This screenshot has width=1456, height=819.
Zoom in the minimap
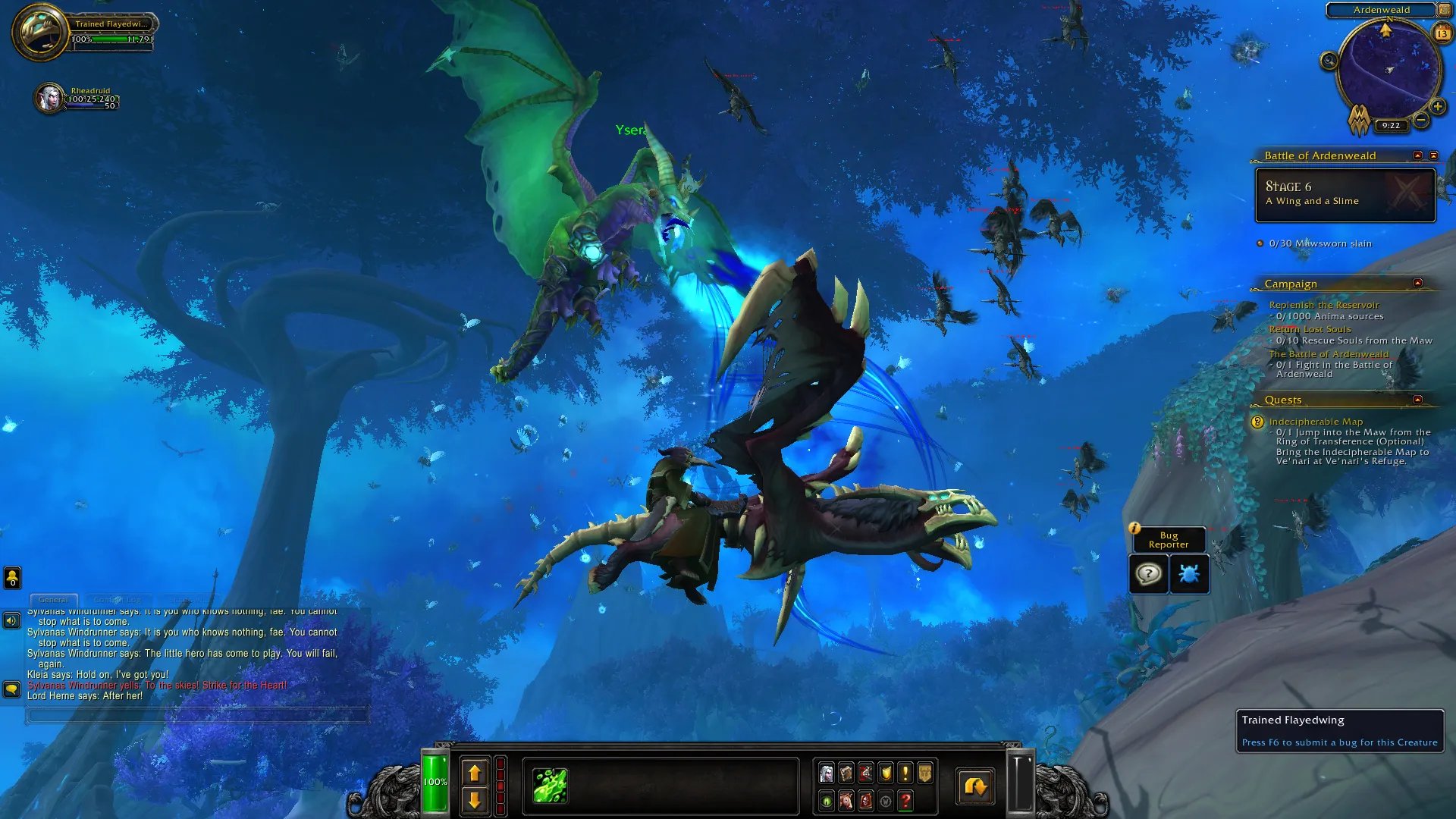point(1438,107)
